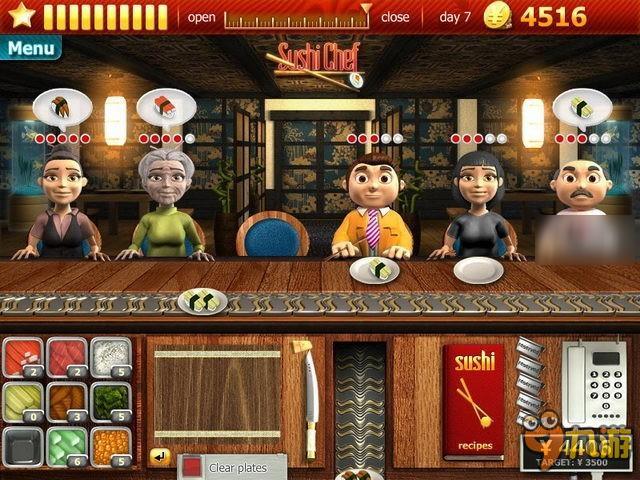This screenshot has height=480, width=640.
Task: Select the crab stick ingredient tray
Action: (x=22, y=358)
